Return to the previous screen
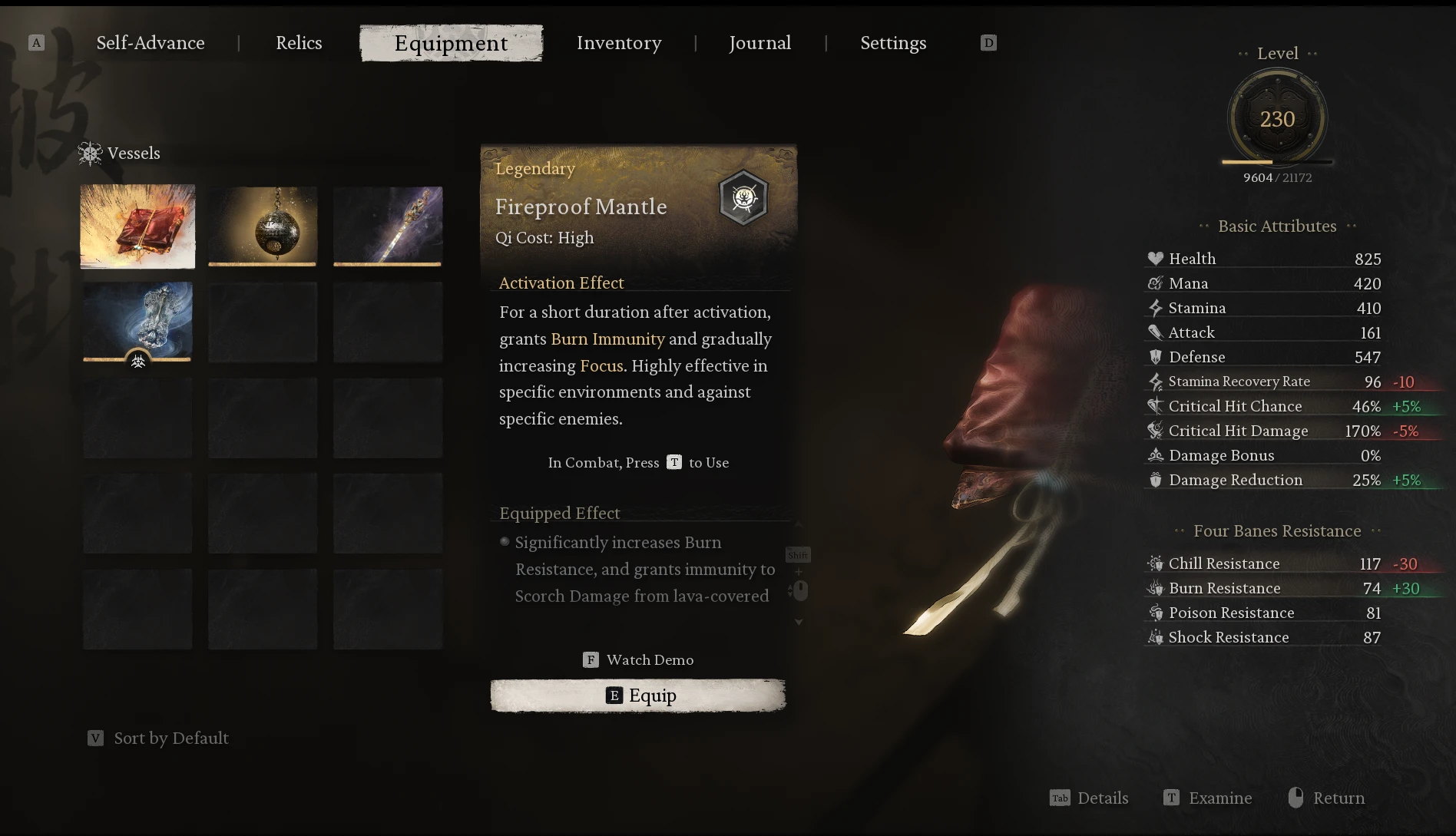Viewport: 1456px width, 836px height. (1326, 798)
